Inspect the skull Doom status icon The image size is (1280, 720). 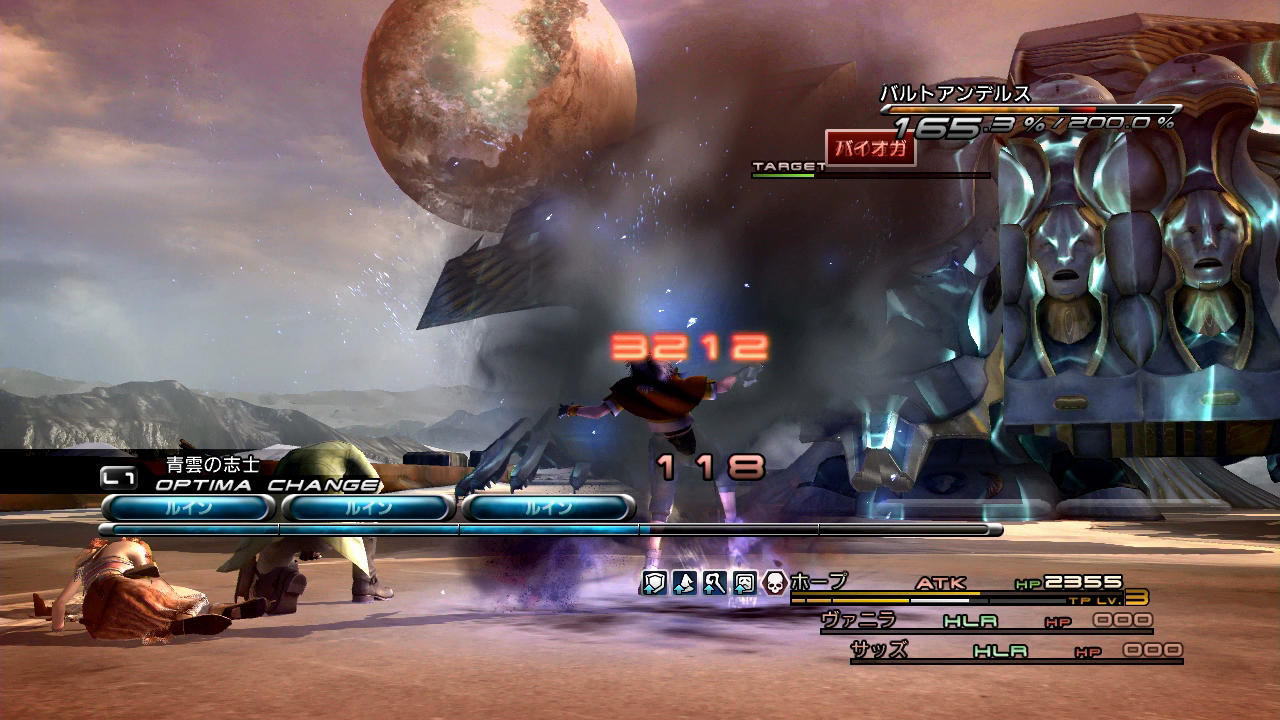tap(774, 583)
